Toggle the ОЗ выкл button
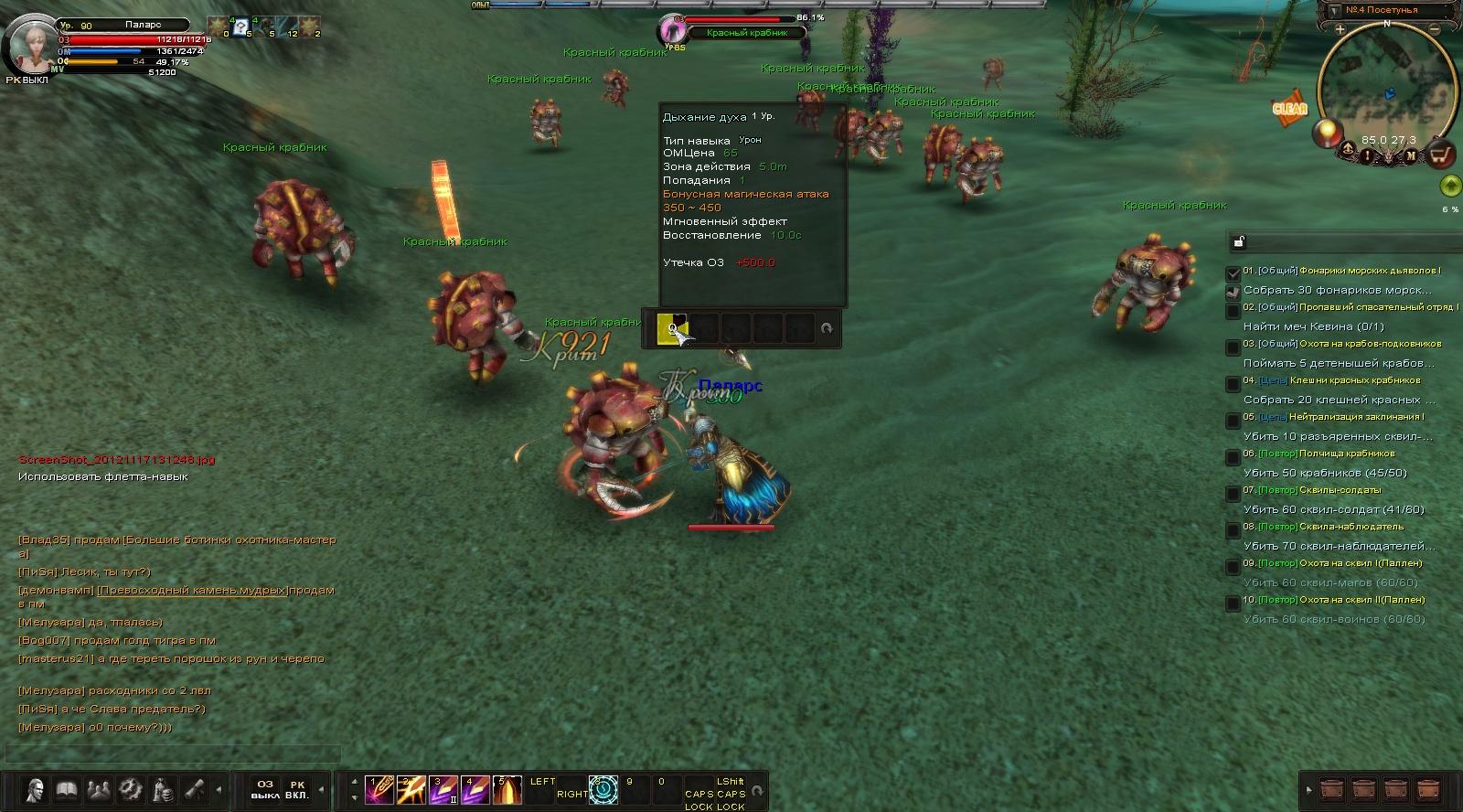 click(265, 789)
